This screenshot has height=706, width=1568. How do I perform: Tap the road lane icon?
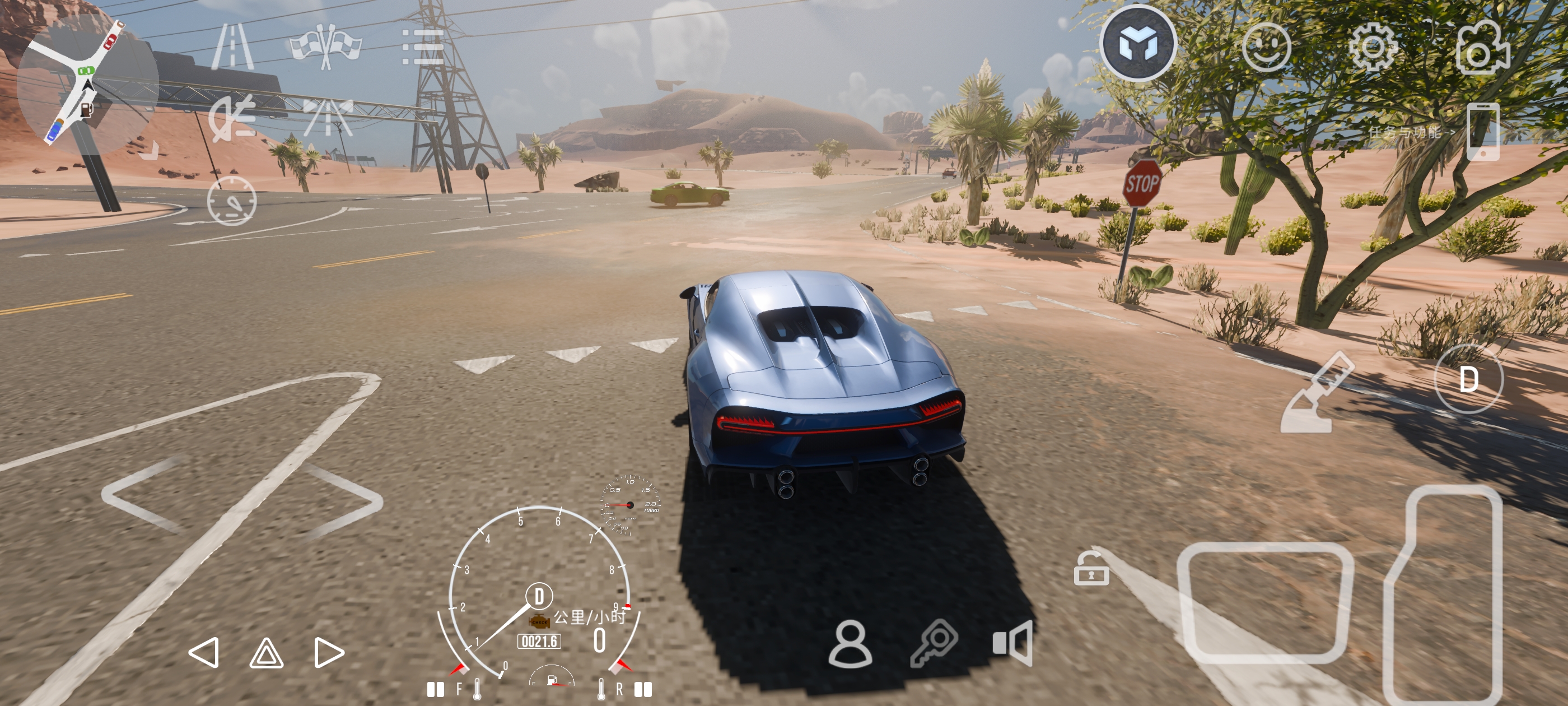[x=232, y=47]
